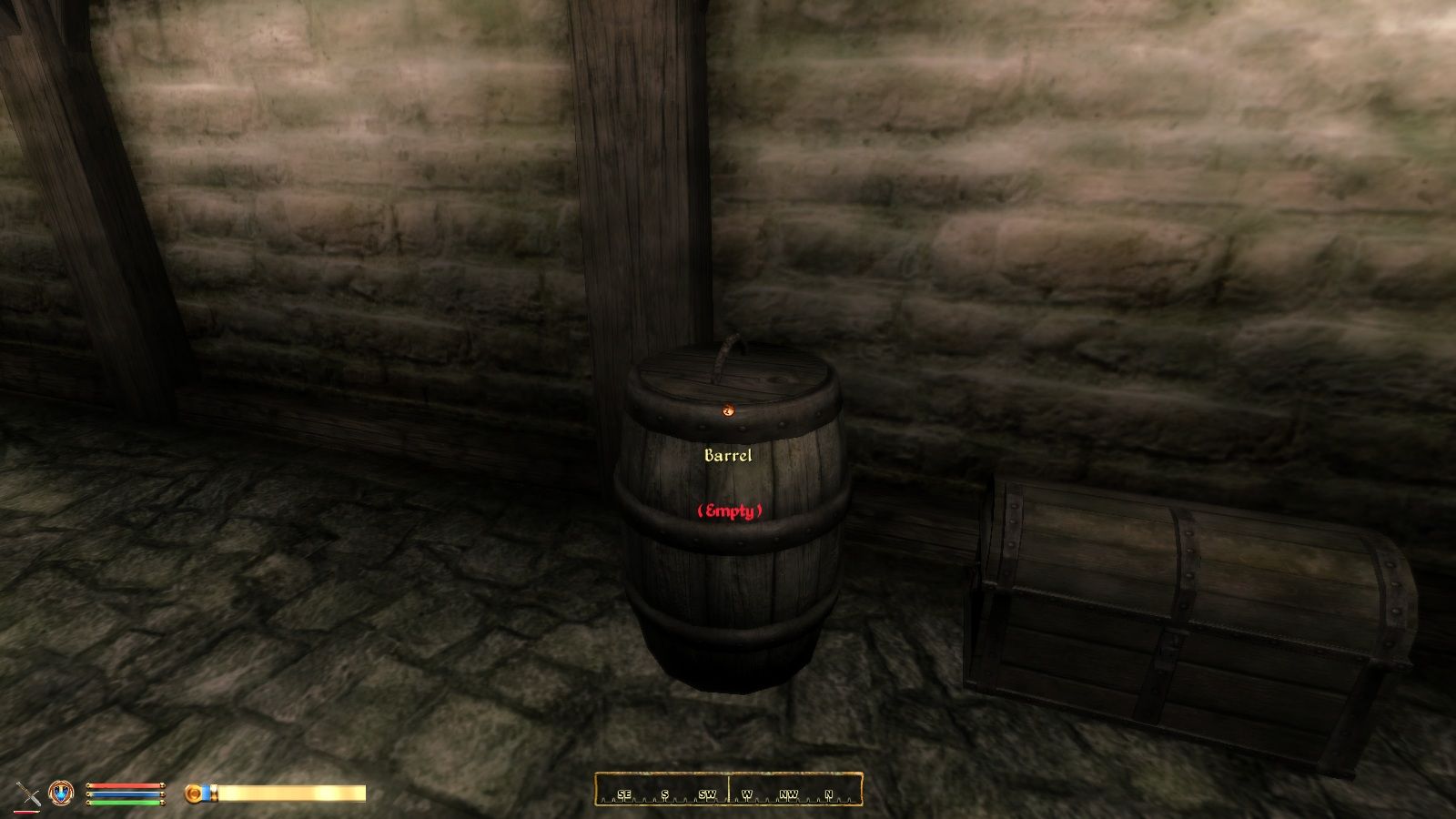Click the long golden charge bar

pos(291,794)
